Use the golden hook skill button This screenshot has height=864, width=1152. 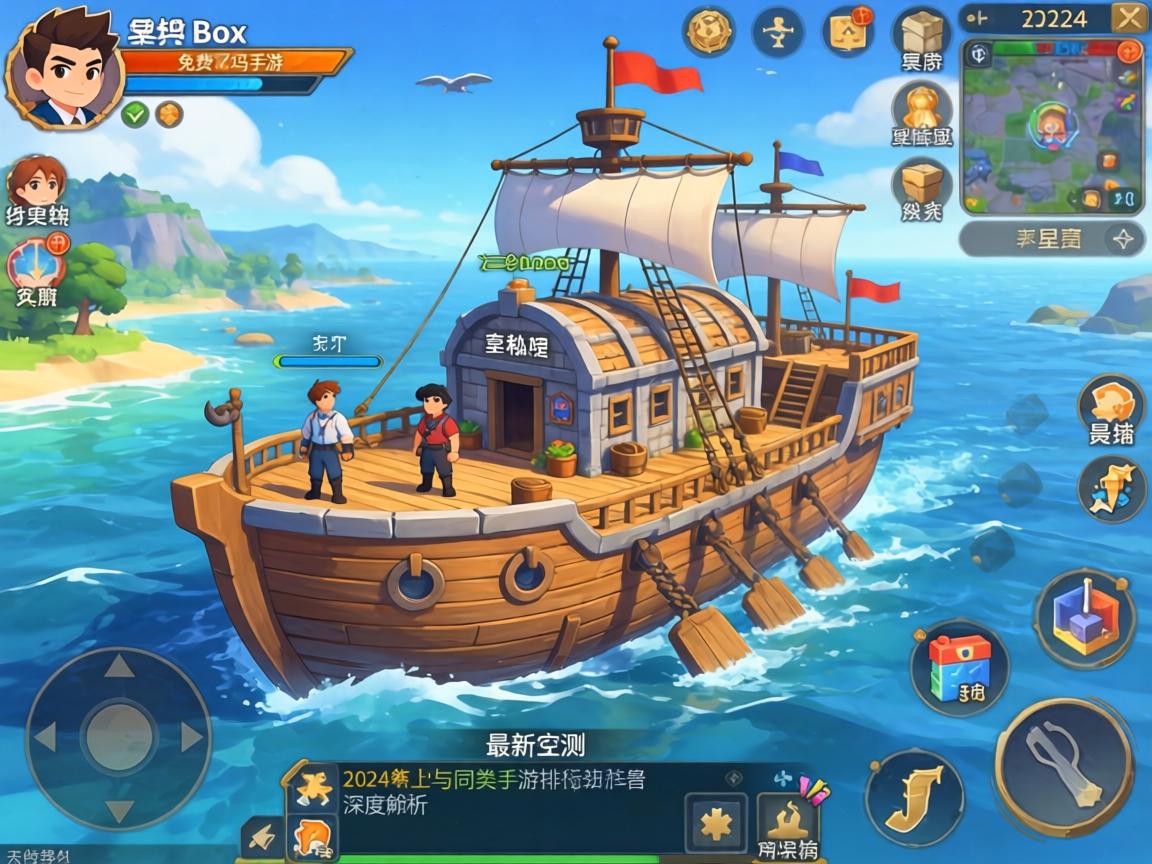click(914, 797)
